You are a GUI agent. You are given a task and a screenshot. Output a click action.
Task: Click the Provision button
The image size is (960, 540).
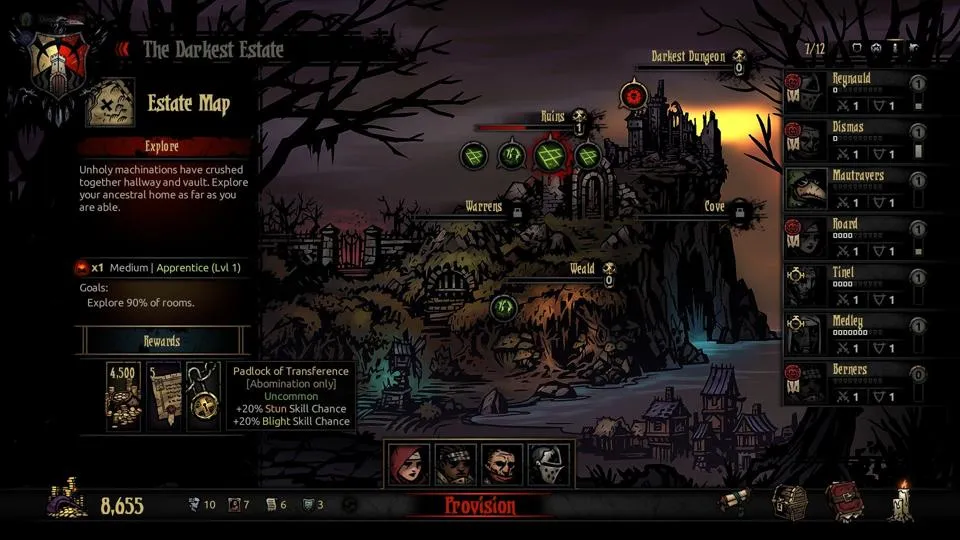point(480,506)
